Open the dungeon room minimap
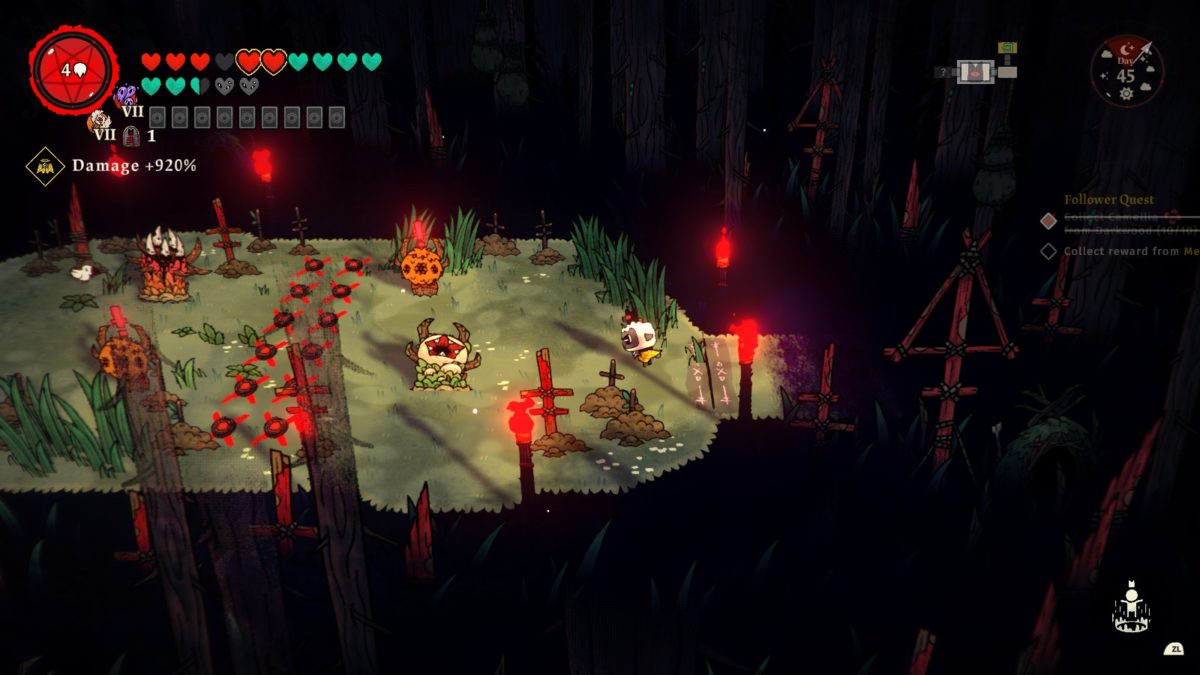The image size is (1200, 675). click(977, 71)
